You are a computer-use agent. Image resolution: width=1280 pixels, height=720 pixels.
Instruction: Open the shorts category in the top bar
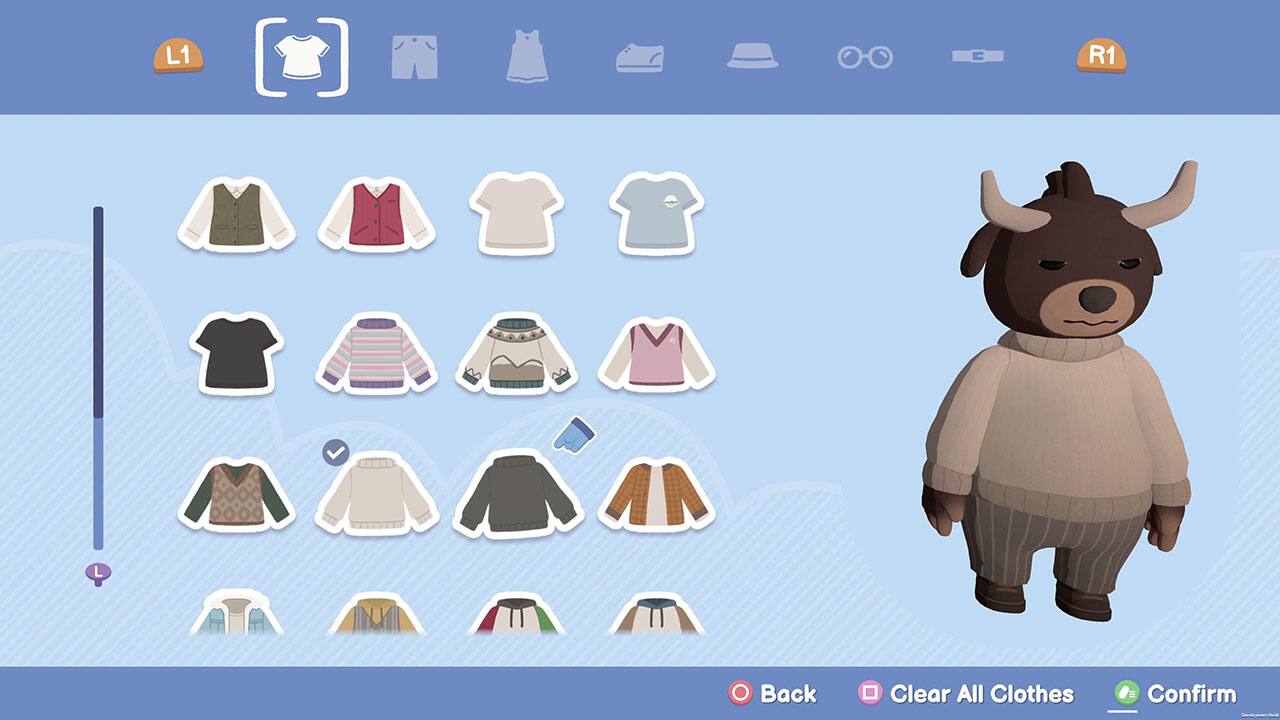click(x=414, y=57)
